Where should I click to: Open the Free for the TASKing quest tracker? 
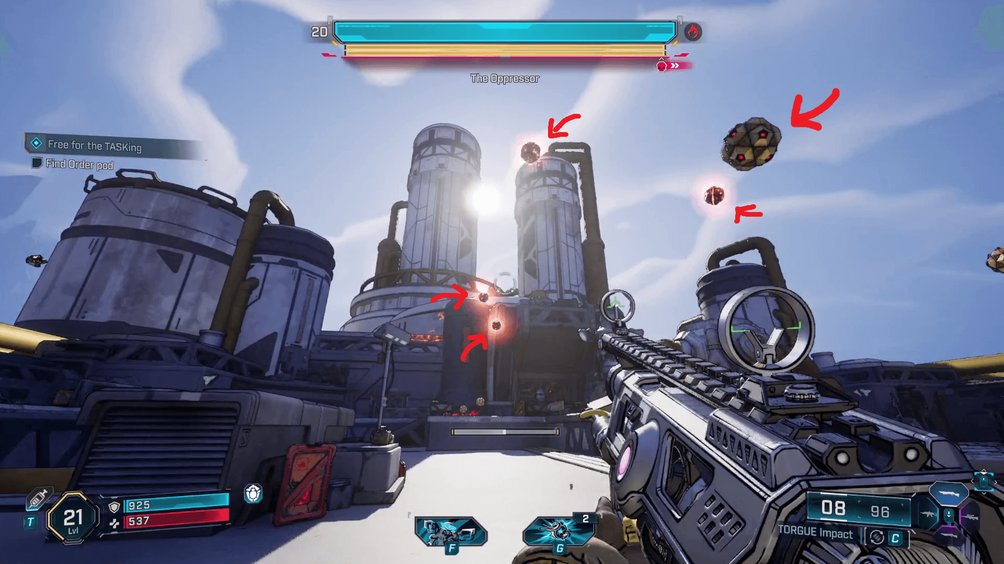(95, 146)
